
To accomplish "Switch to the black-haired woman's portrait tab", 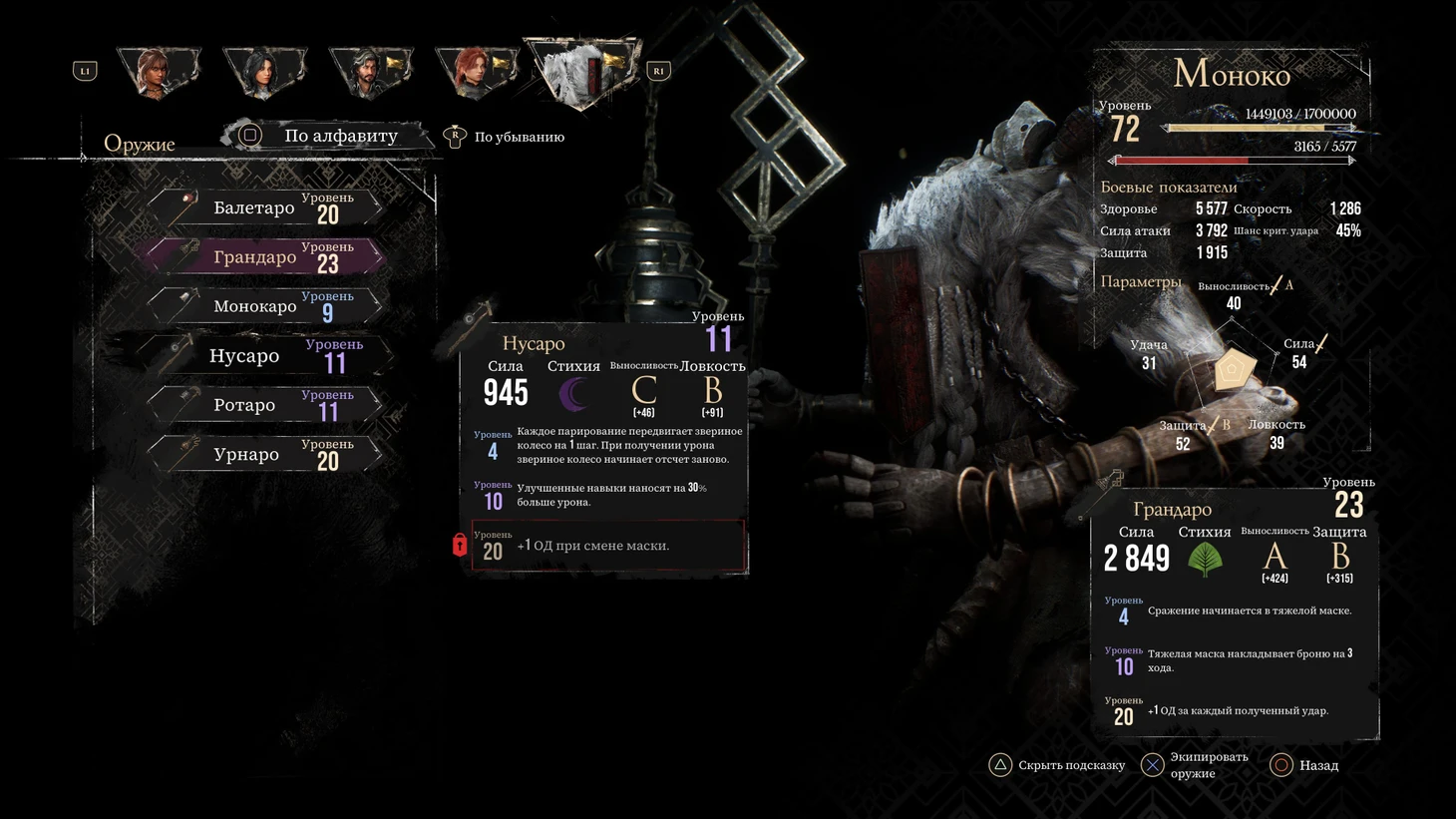I will [x=264, y=72].
